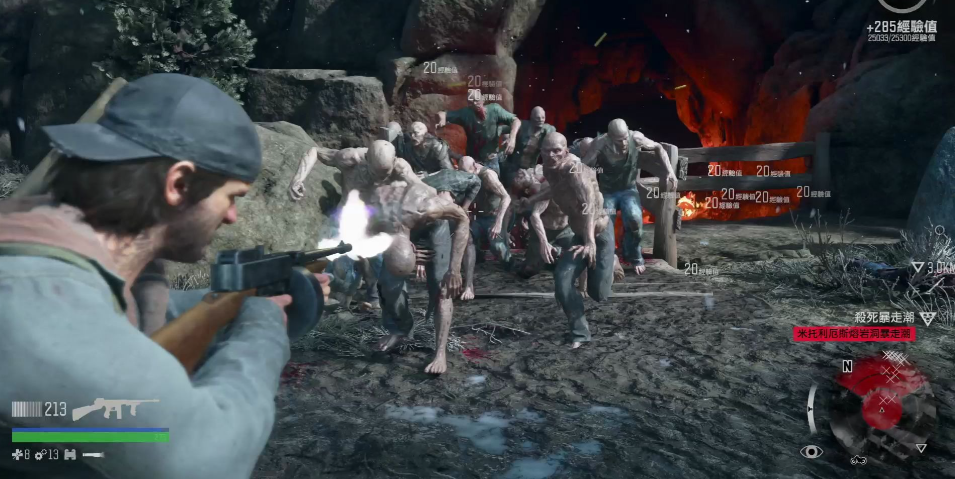The height and width of the screenshot is (479, 955).
Task: Select the melee weapon icon beside the binoculars
Action: 93,455
